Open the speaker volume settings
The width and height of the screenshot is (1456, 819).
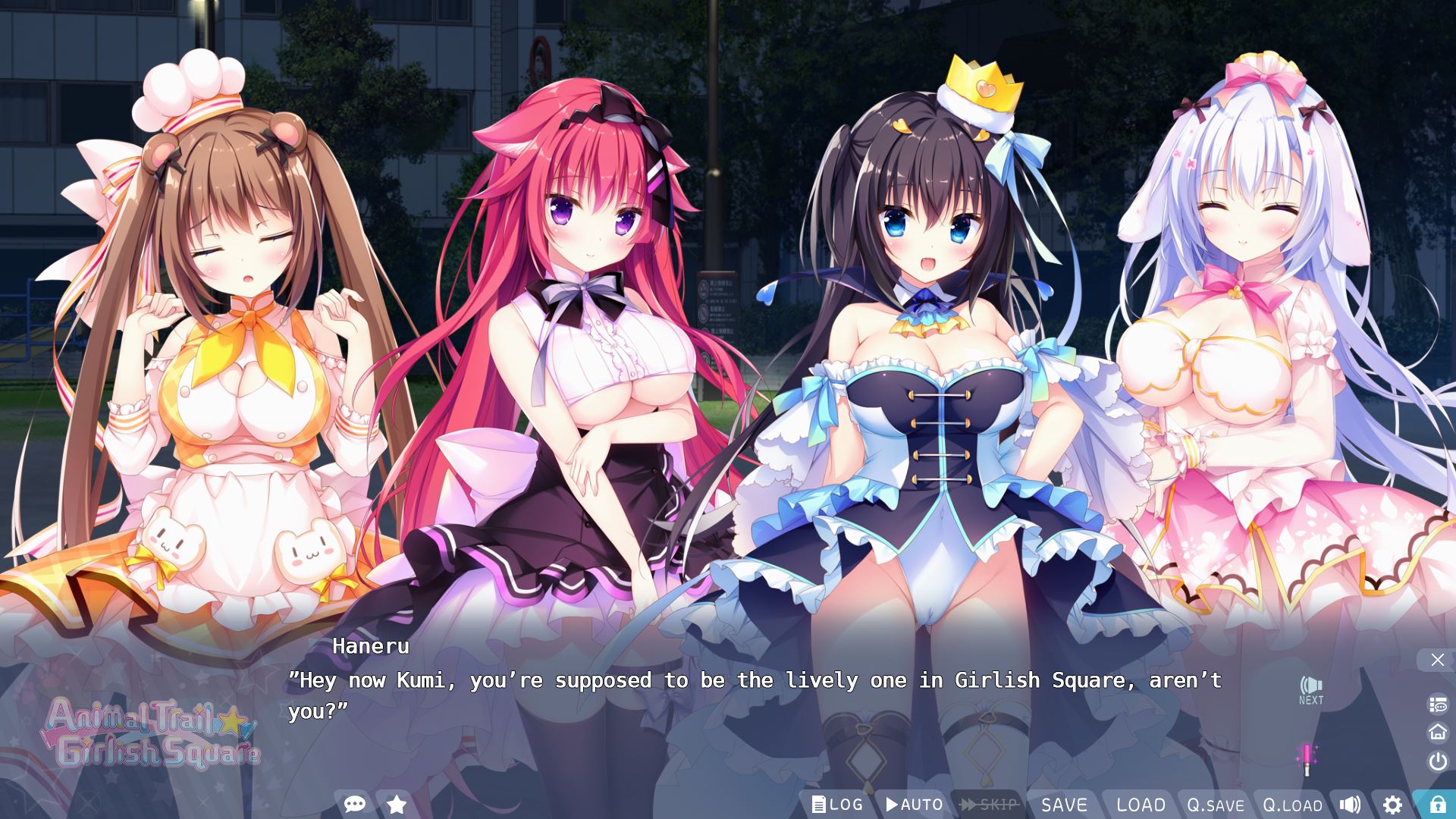coord(1350,805)
